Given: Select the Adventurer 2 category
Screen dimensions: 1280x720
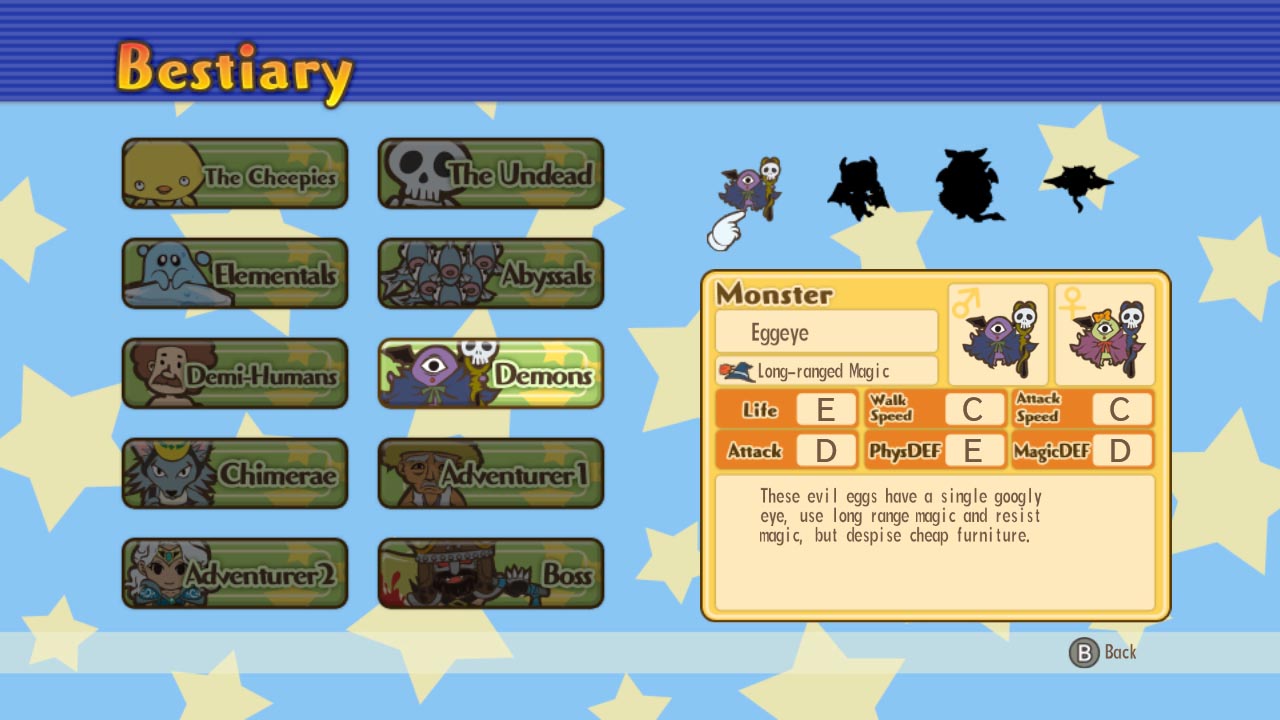Looking at the screenshot, I should tap(234, 573).
